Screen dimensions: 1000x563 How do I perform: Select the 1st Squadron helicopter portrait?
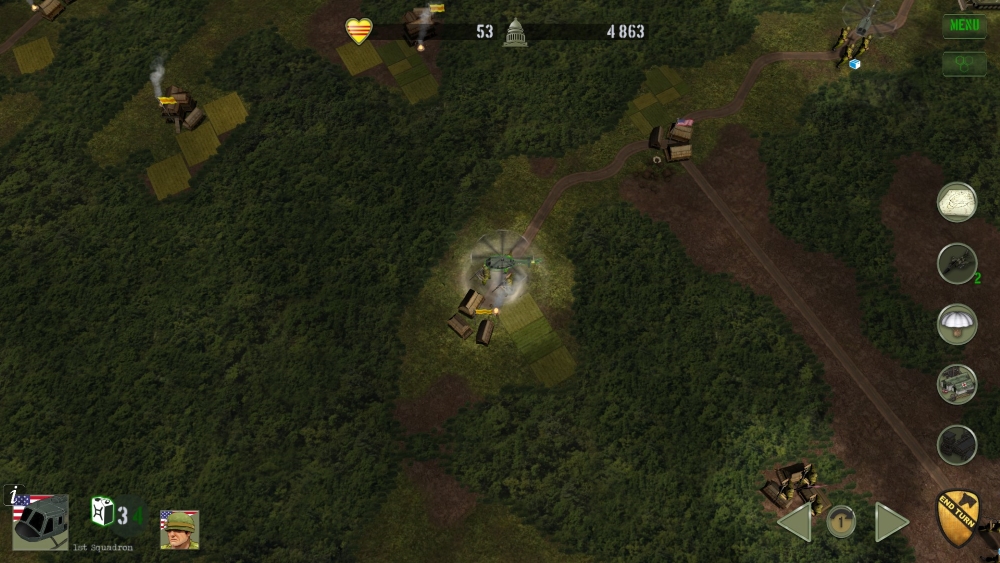(x=41, y=522)
